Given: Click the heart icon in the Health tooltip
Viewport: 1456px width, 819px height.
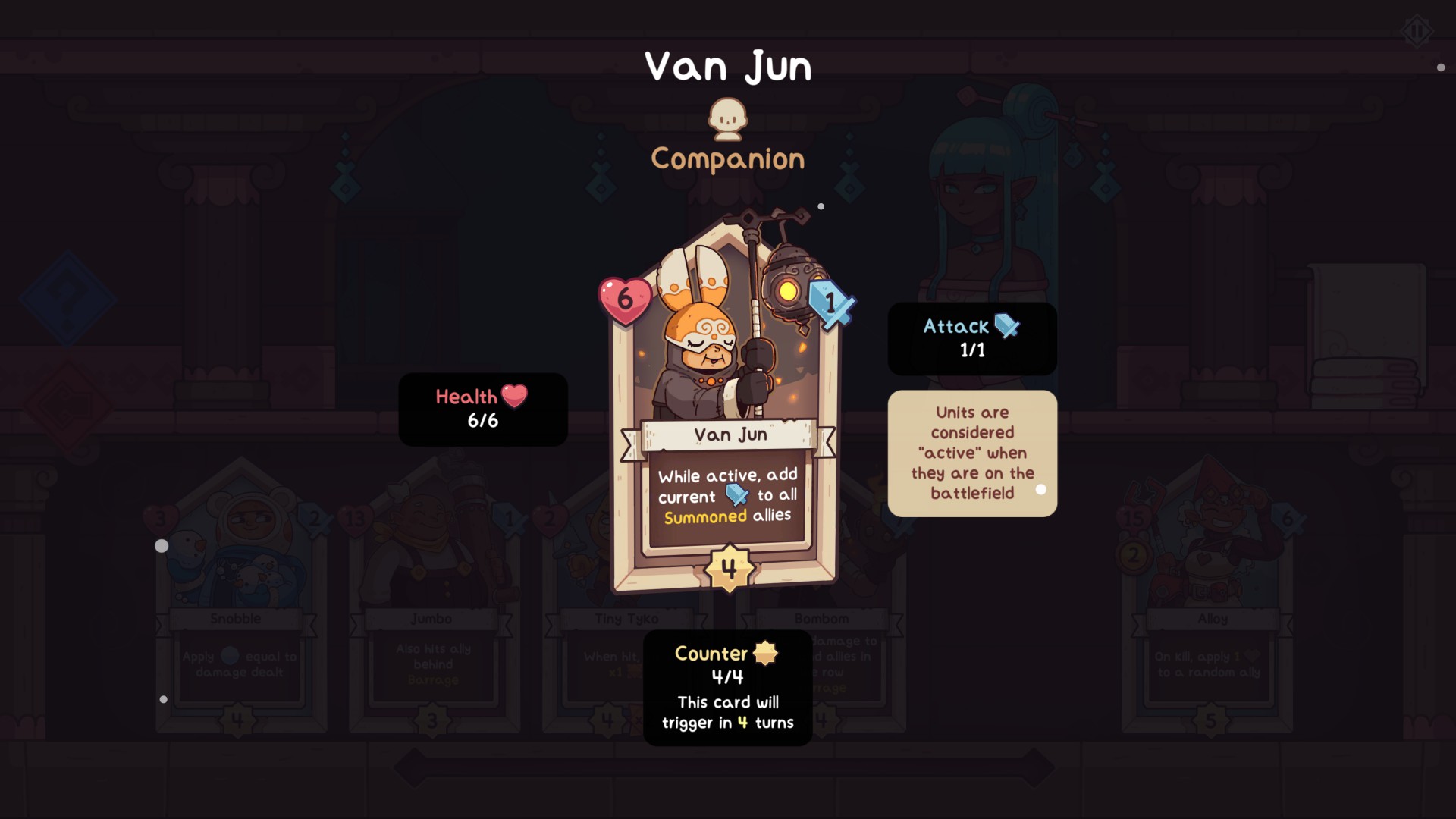Looking at the screenshot, I should click(x=515, y=396).
